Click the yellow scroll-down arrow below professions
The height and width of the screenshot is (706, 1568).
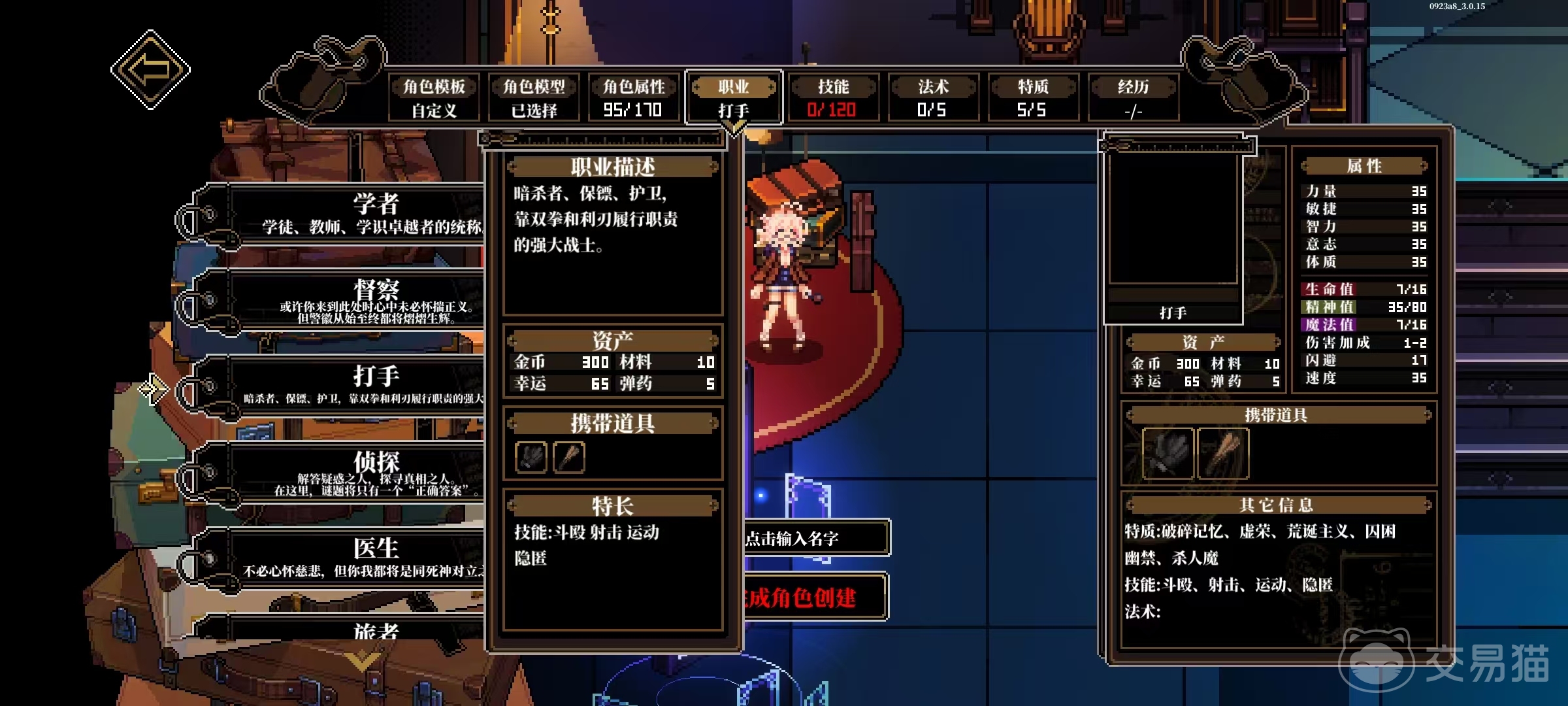(x=363, y=660)
